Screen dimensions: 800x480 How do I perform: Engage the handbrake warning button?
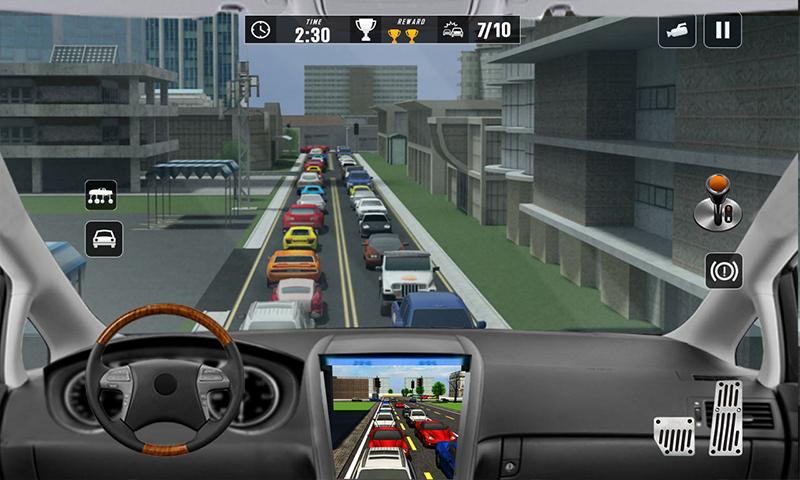(723, 270)
